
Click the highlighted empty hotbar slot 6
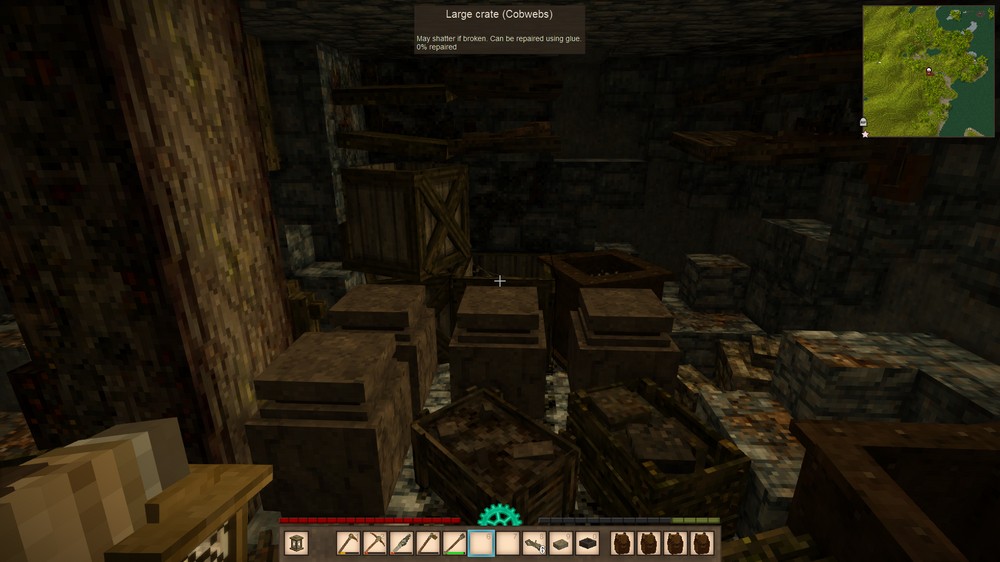pos(481,543)
